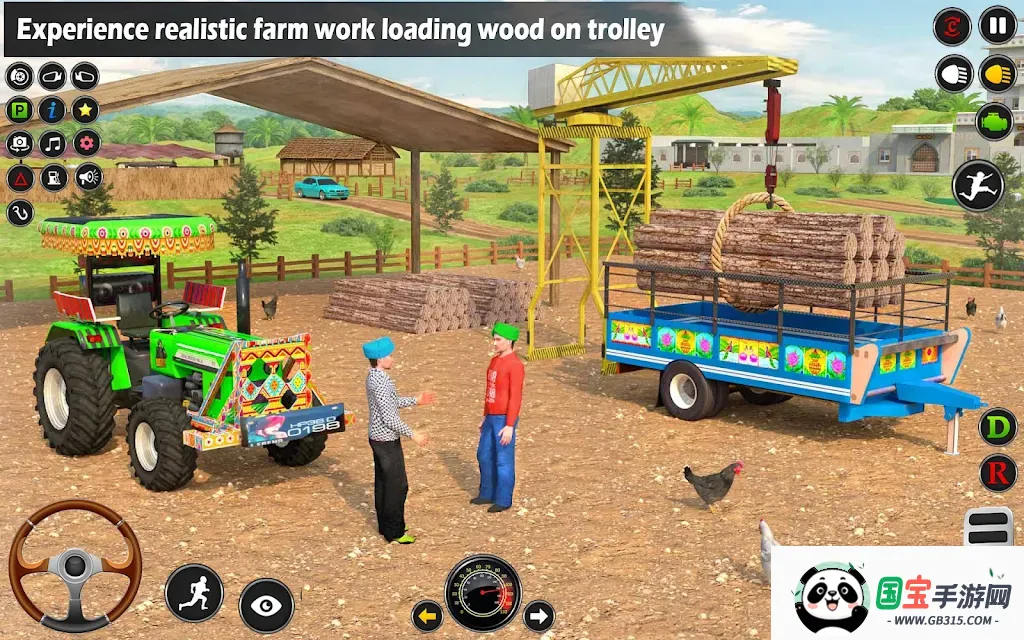Start the engine with green engine icon

[x=997, y=120]
